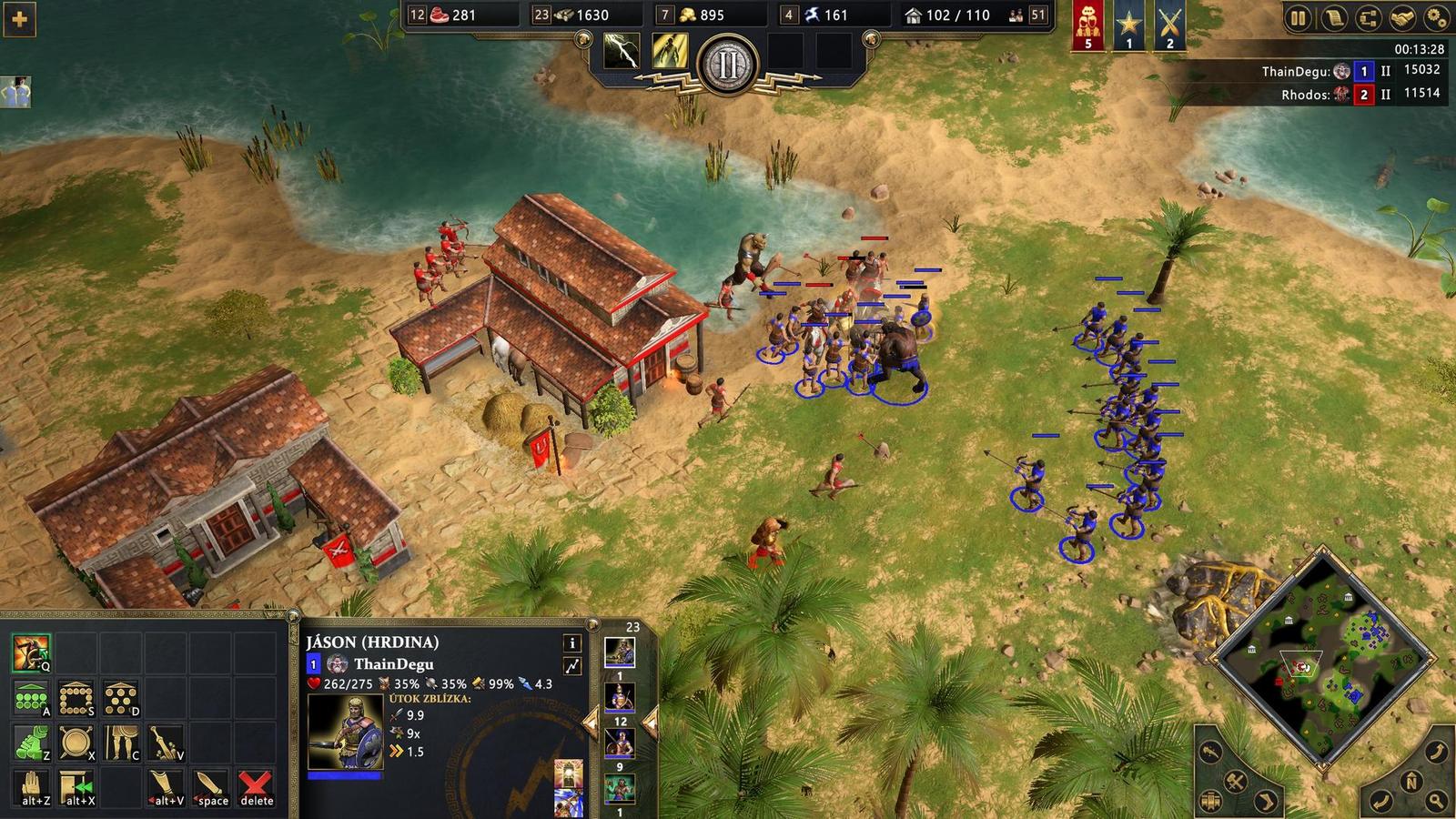Pause the game
This screenshot has height=819, width=1456.
[1299, 16]
